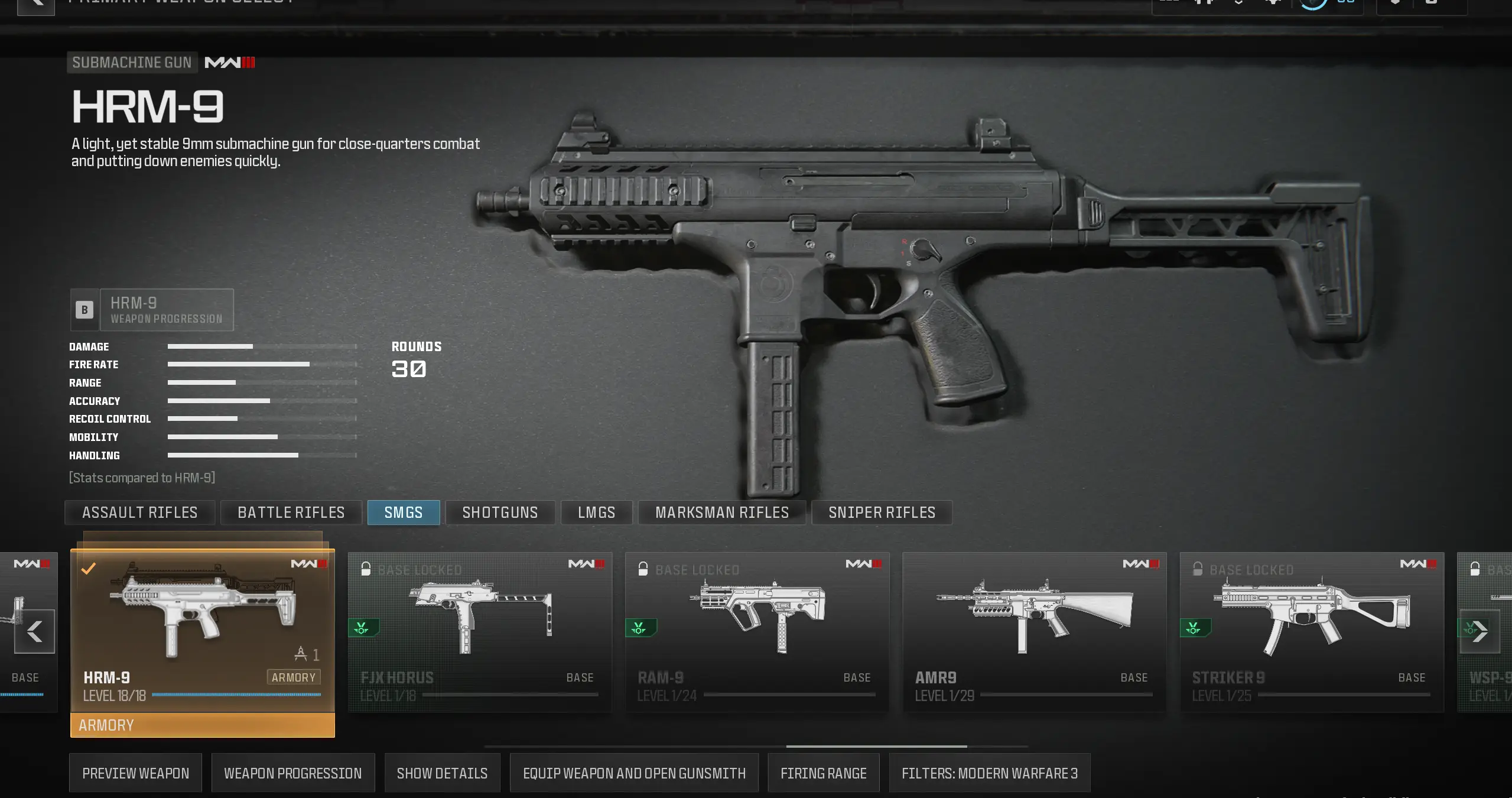Switch to the SHOTGUNS tab
The height and width of the screenshot is (798, 1512).
[500, 512]
